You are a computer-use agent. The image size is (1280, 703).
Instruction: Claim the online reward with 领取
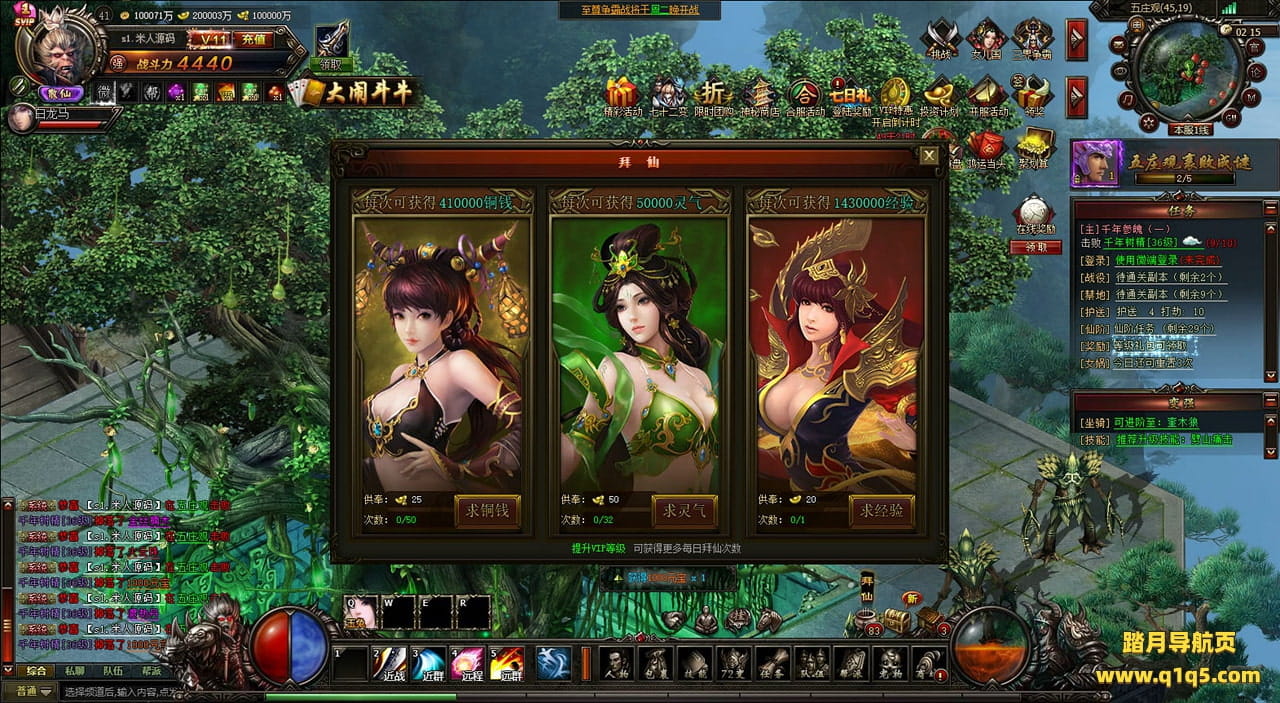click(1035, 247)
